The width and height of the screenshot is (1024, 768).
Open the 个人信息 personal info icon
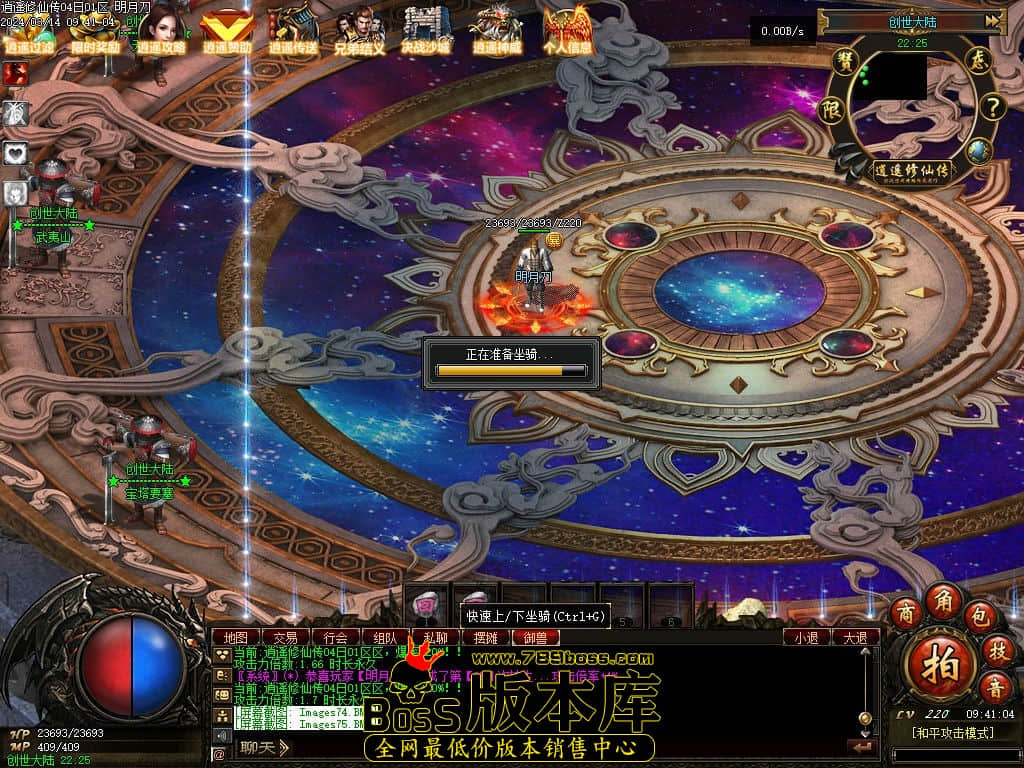[567, 30]
